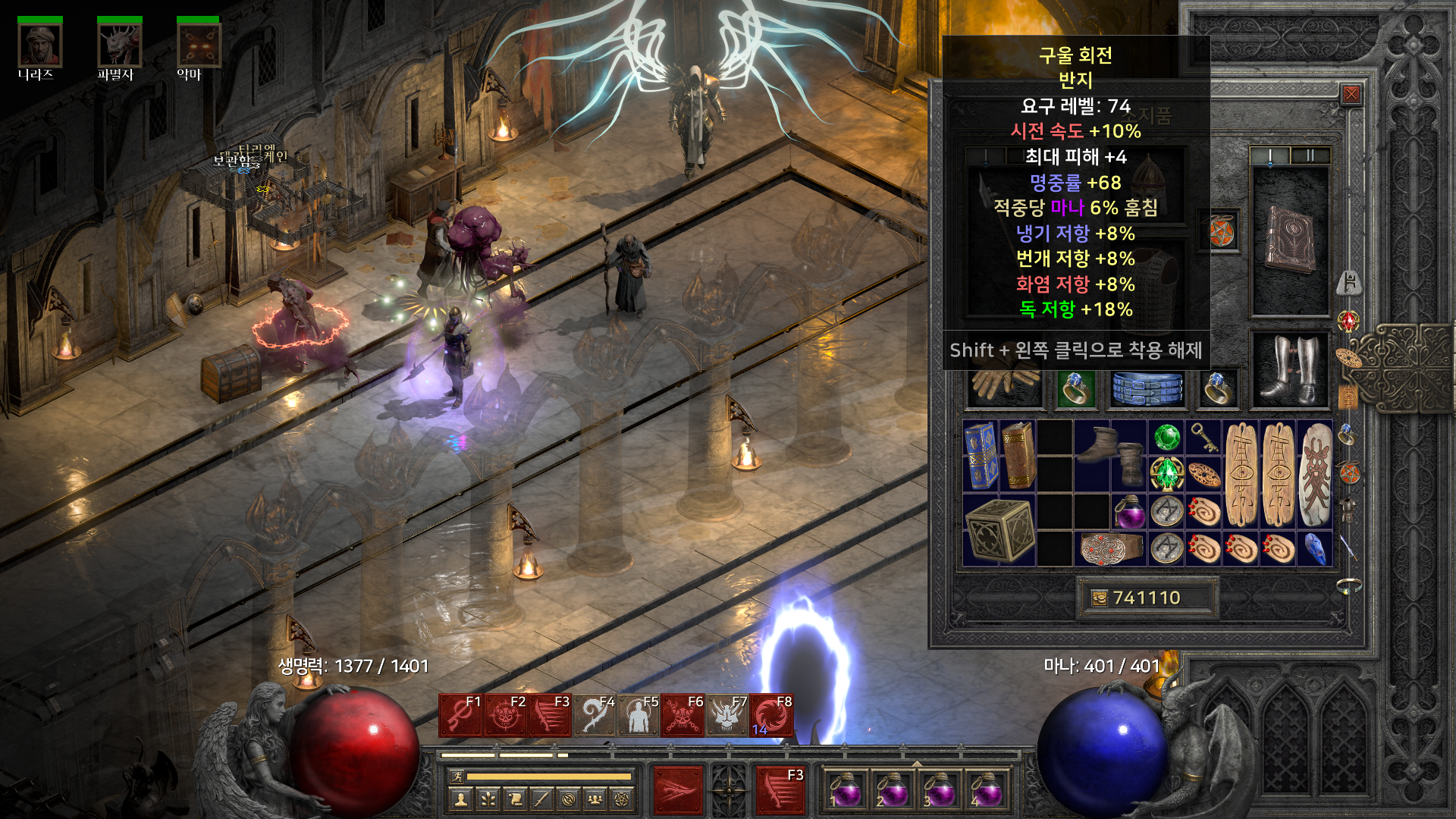
Task: Toggle the run/walk button
Action: (457, 777)
